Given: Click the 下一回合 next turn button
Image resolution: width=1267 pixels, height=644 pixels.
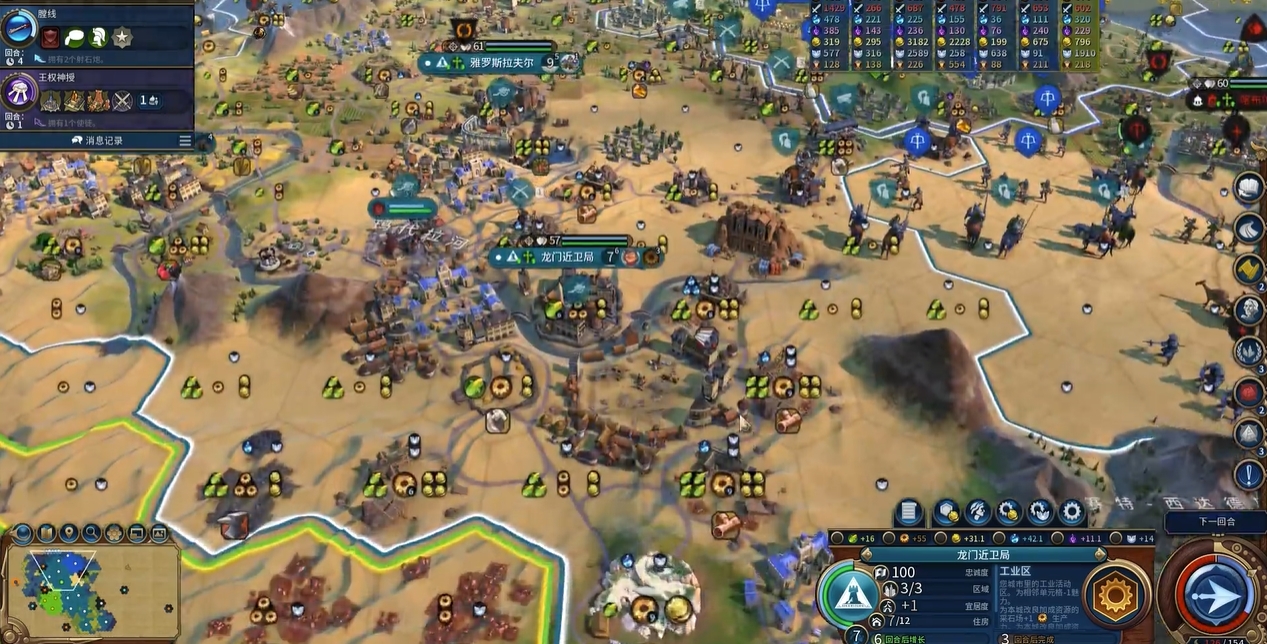Looking at the screenshot, I should pyautogui.click(x=1215, y=521).
